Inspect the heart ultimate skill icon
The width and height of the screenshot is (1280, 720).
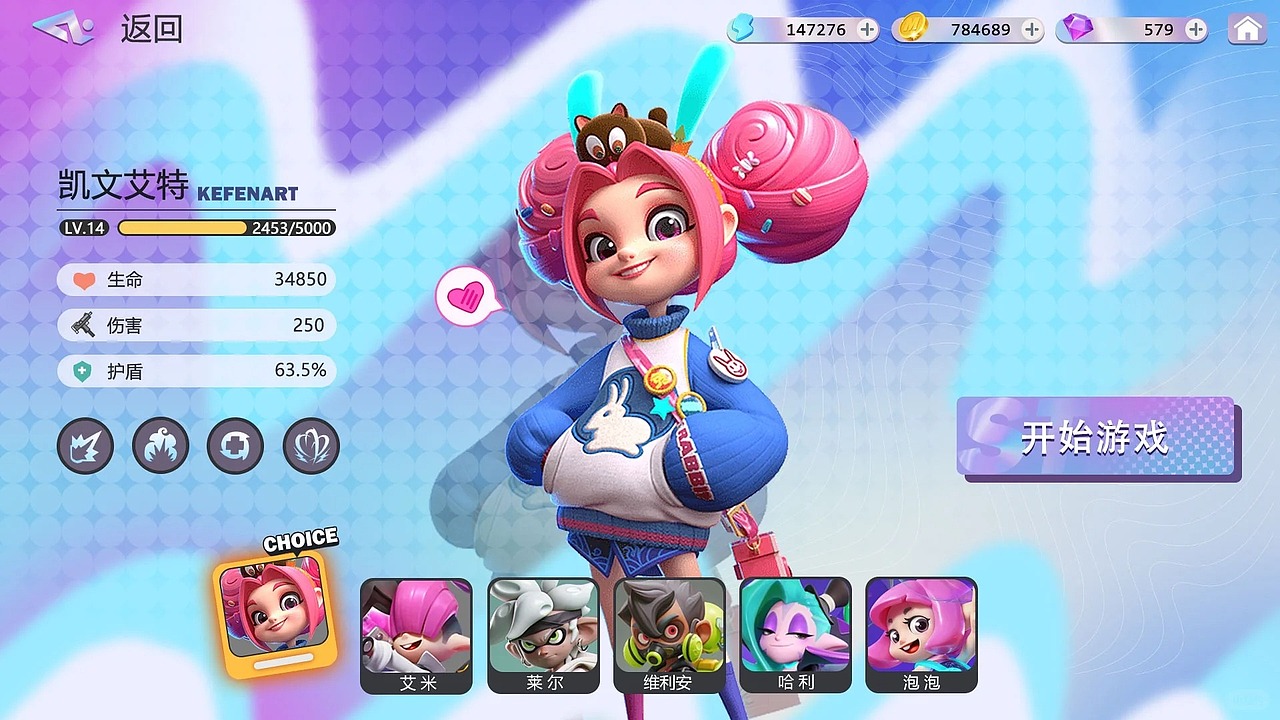pyautogui.click(x=310, y=446)
